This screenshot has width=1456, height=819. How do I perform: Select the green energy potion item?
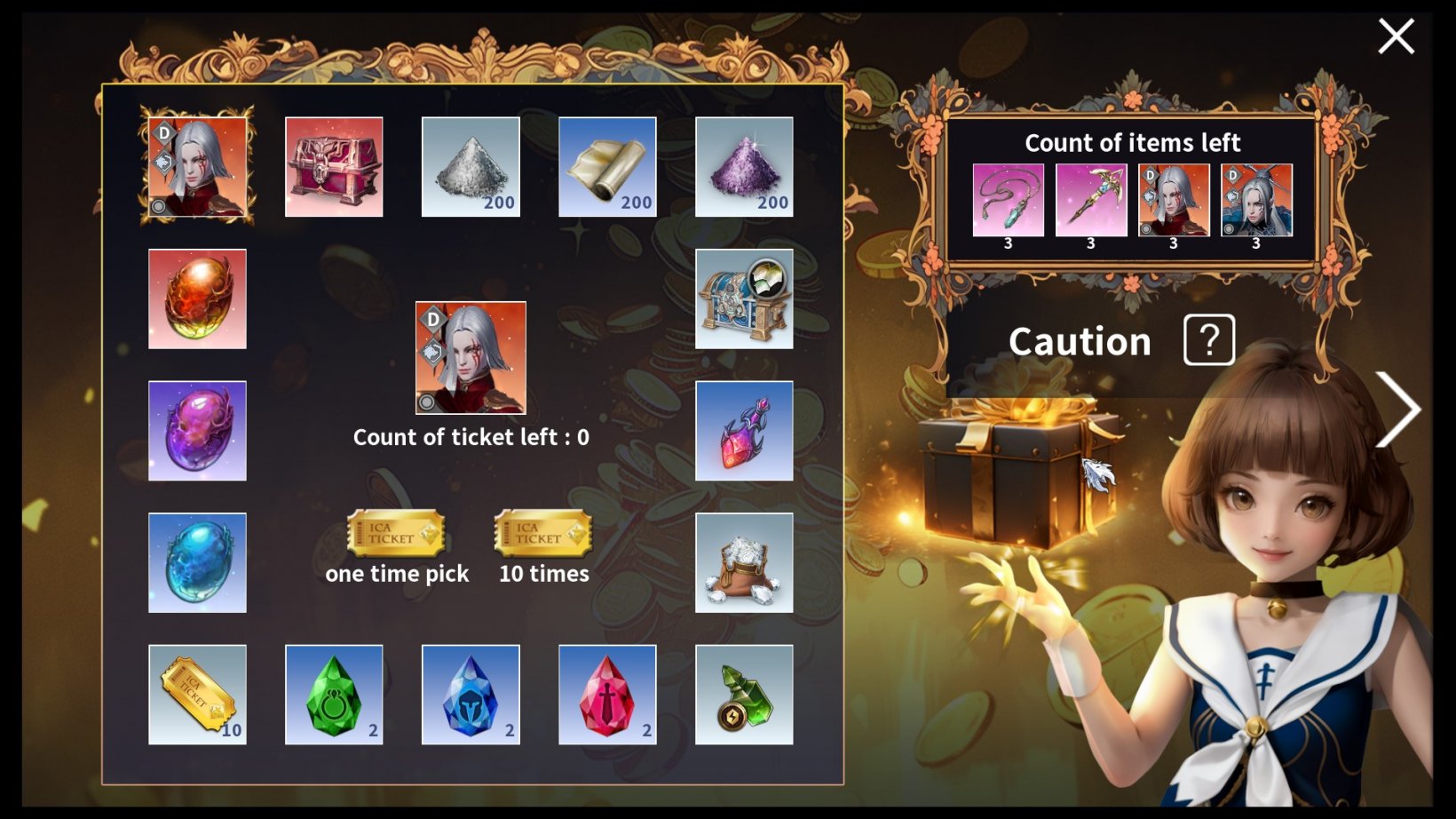(x=744, y=694)
